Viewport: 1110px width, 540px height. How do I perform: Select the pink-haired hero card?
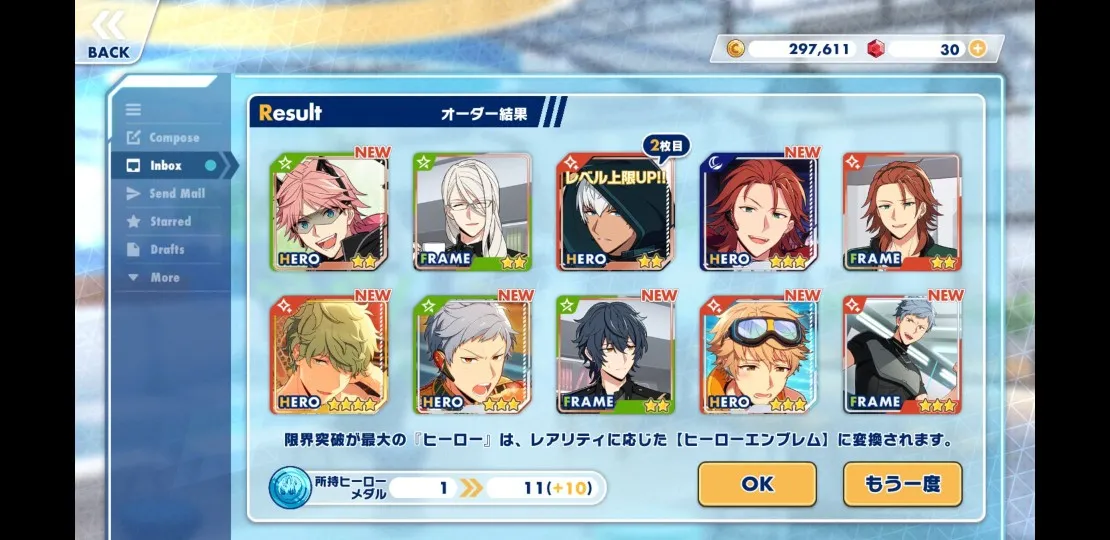(329, 212)
